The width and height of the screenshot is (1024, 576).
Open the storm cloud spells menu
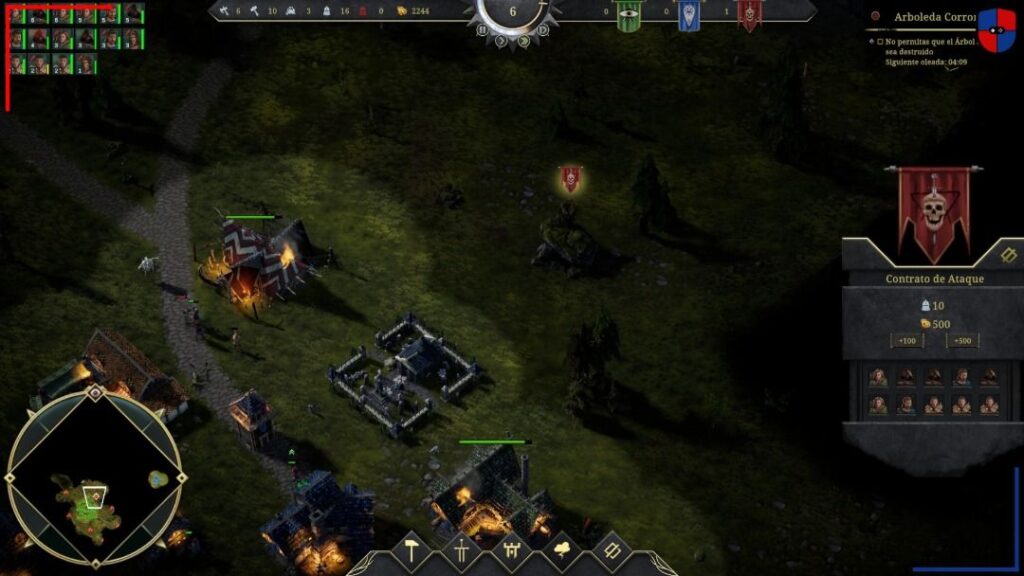coord(561,551)
